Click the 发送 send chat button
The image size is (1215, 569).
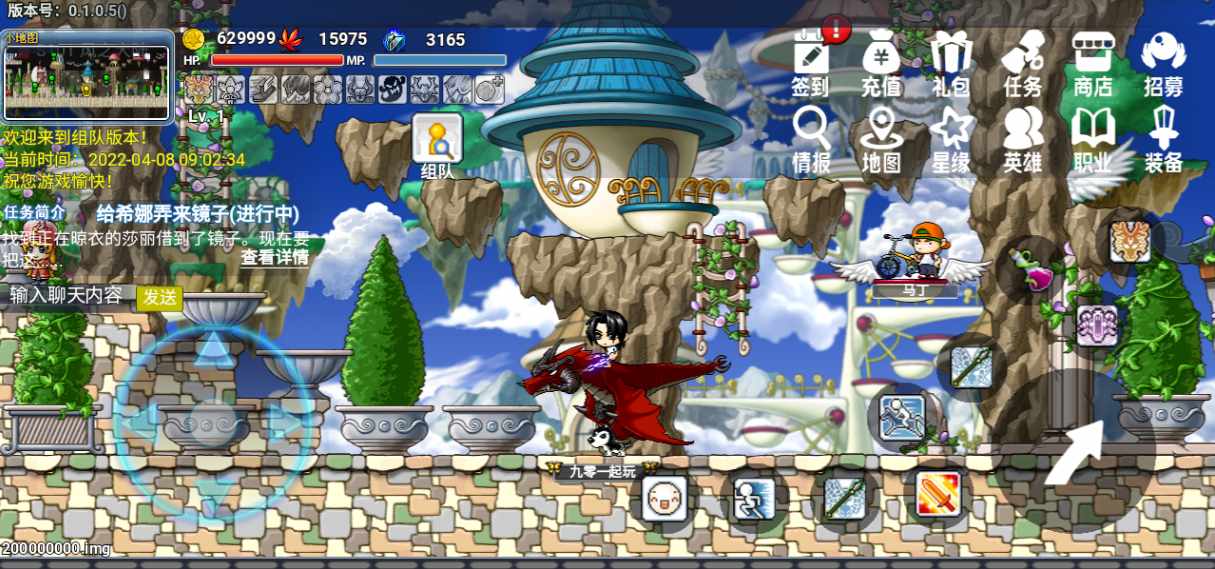160,297
